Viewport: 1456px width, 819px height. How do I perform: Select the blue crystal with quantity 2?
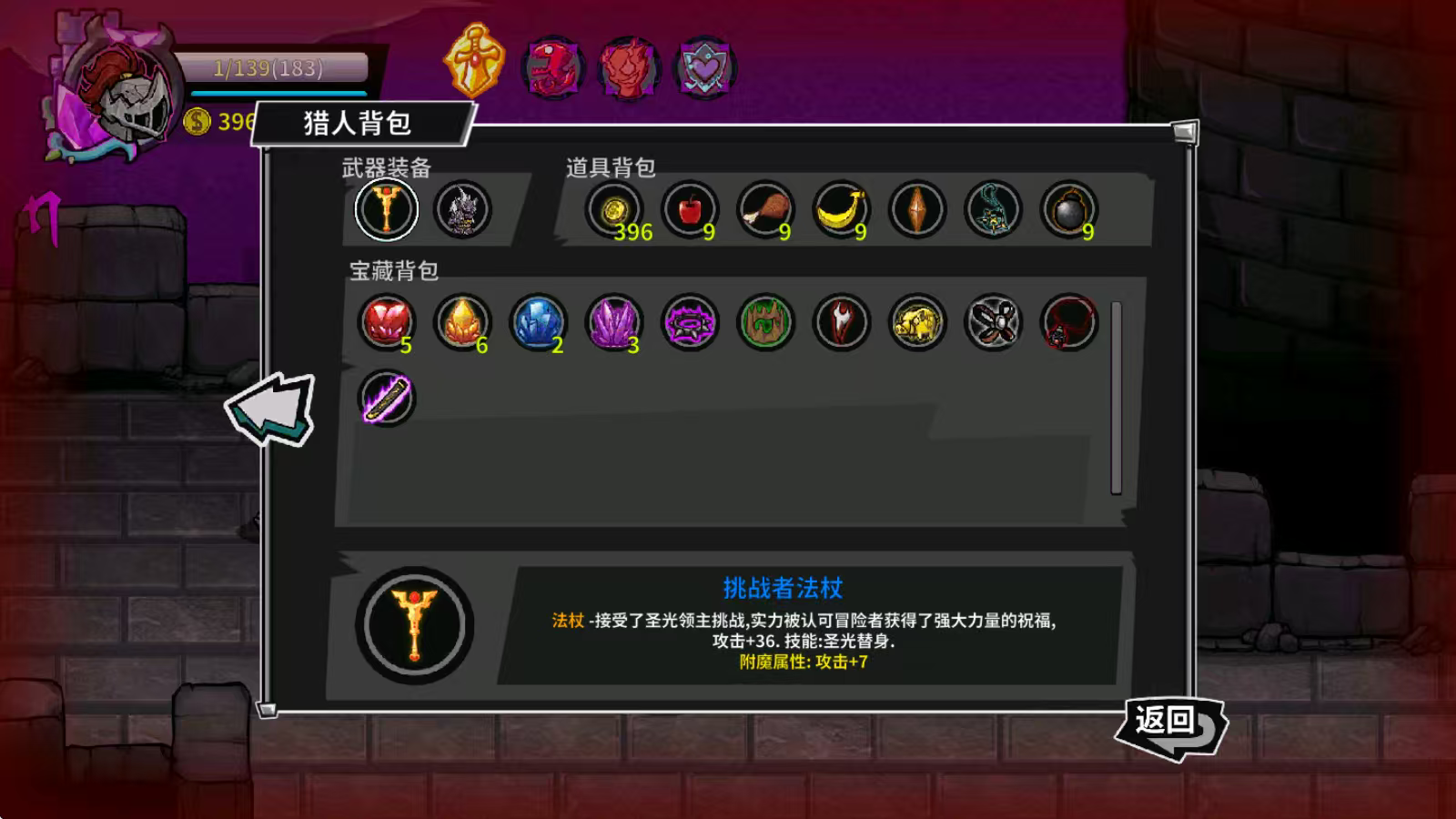click(539, 322)
